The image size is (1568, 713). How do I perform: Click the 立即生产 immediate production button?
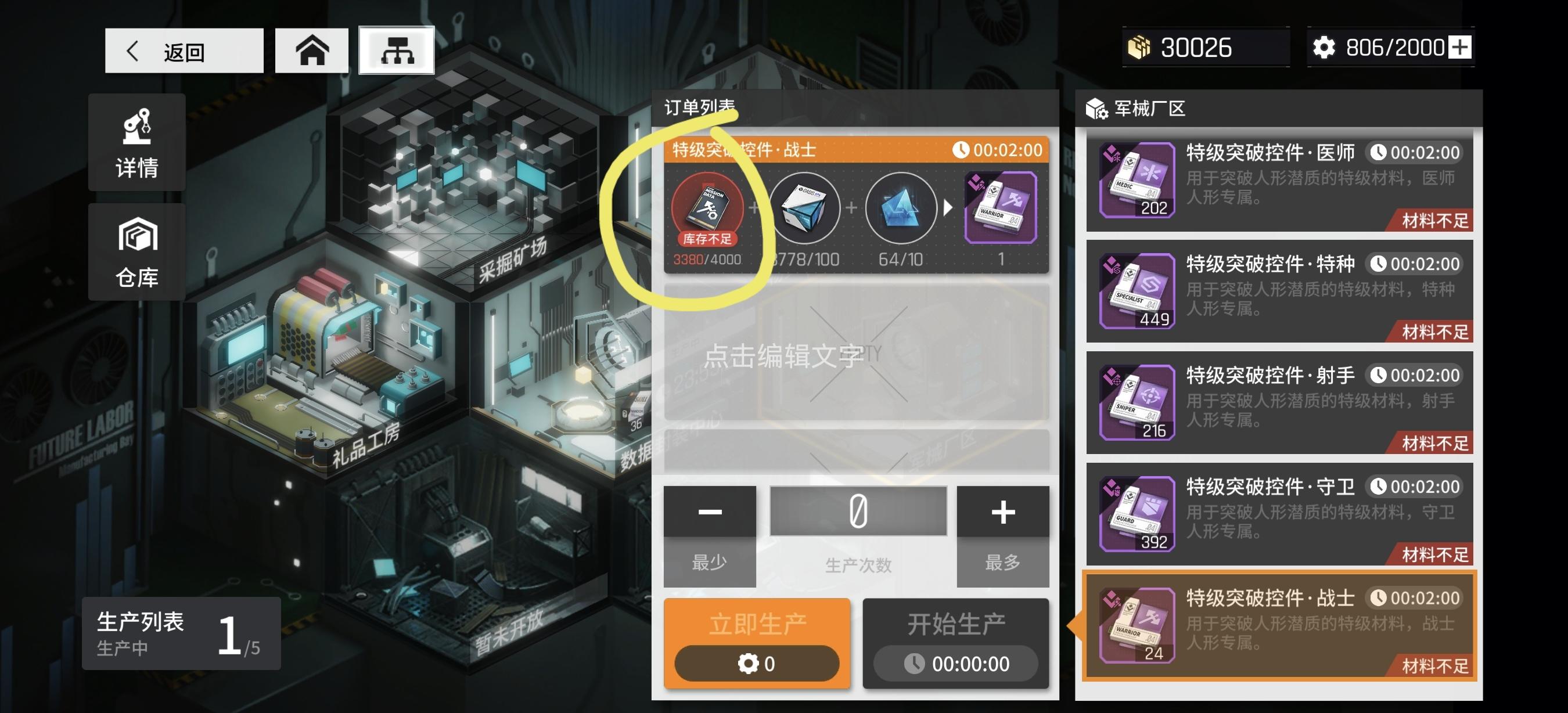[x=756, y=642]
